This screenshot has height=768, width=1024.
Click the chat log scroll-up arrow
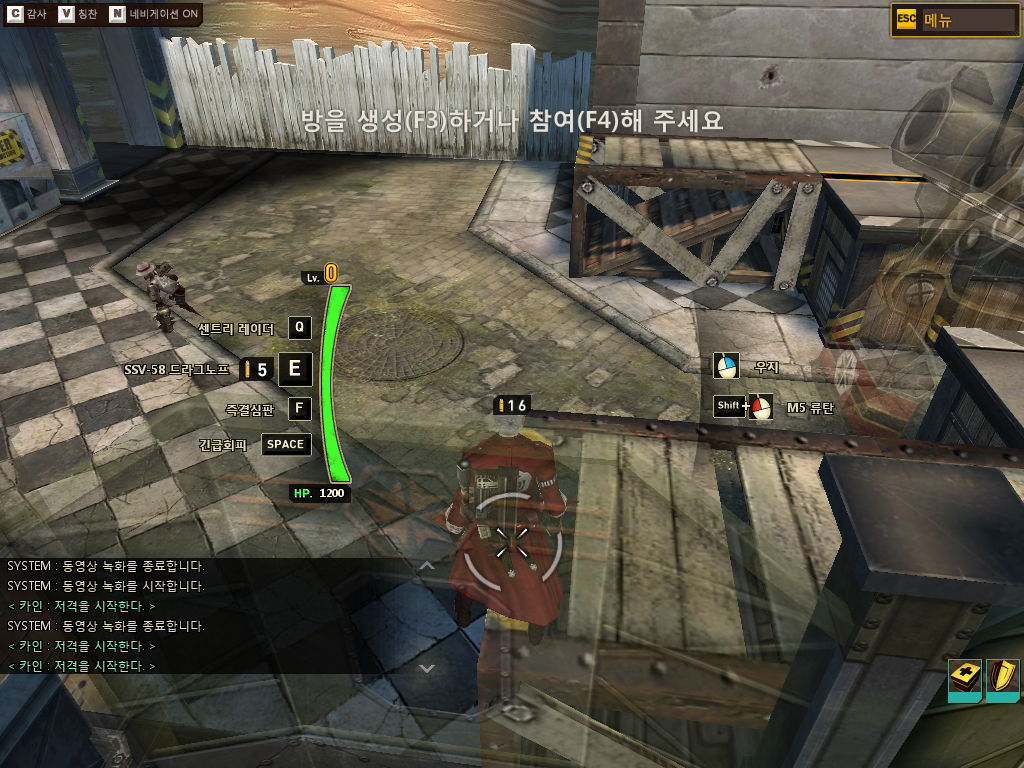pos(427,566)
